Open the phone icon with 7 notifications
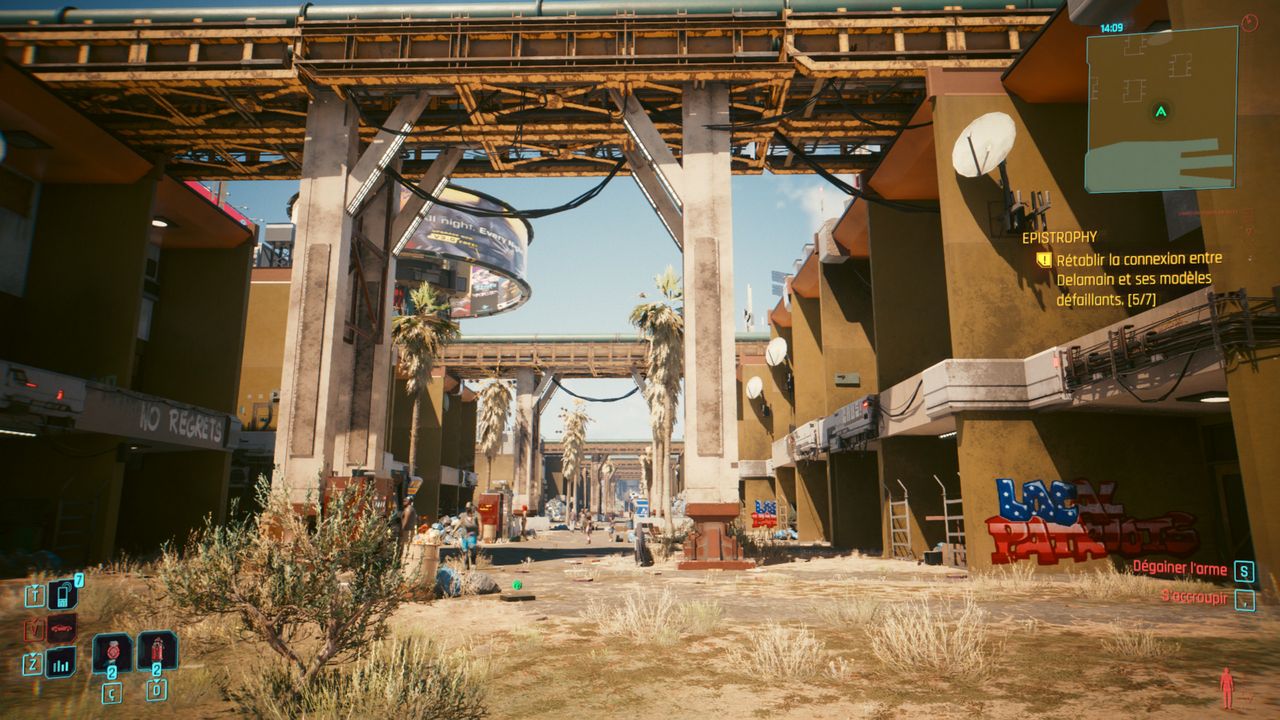Image resolution: width=1280 pixels, height=720 pixels. [x=61, y=595]
